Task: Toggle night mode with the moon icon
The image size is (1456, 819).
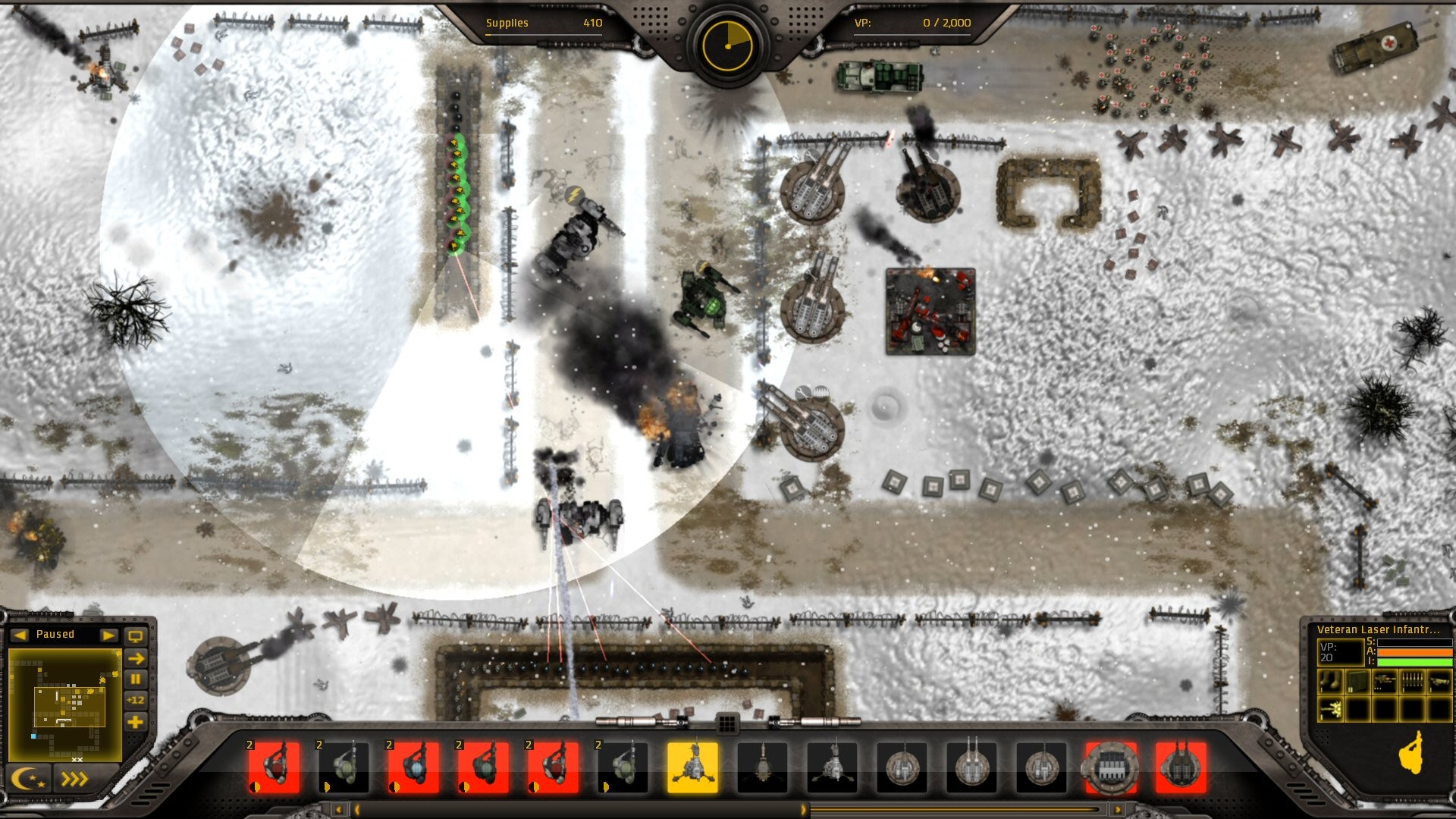Action: point(28,779)
